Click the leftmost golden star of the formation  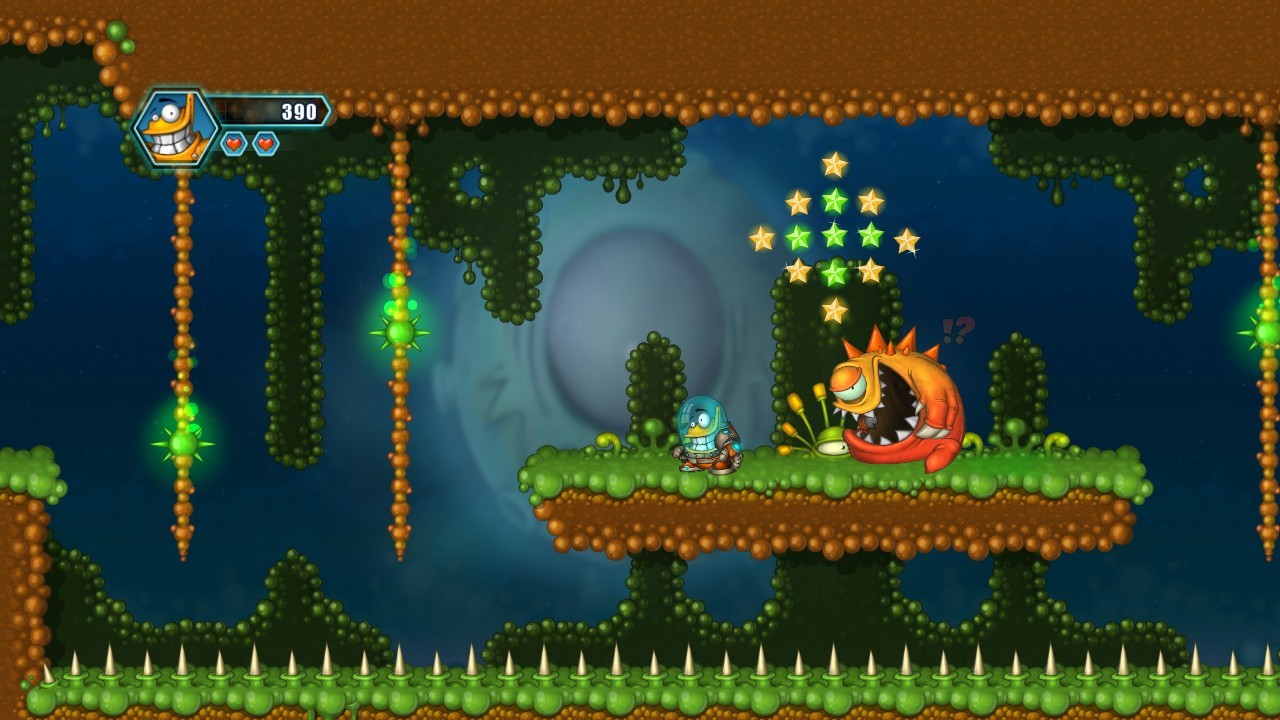click(763, 238)
